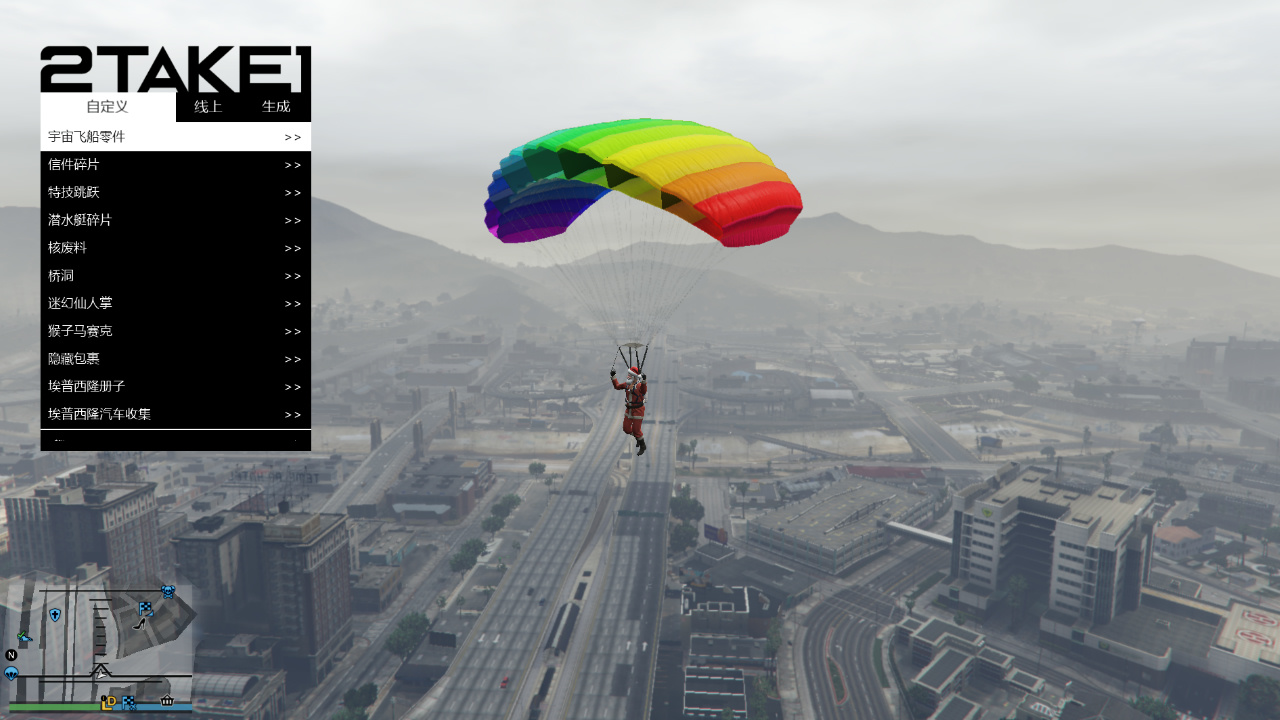Open the 核废料 submenu
The image size is (1280, 720).
[175, 248]
